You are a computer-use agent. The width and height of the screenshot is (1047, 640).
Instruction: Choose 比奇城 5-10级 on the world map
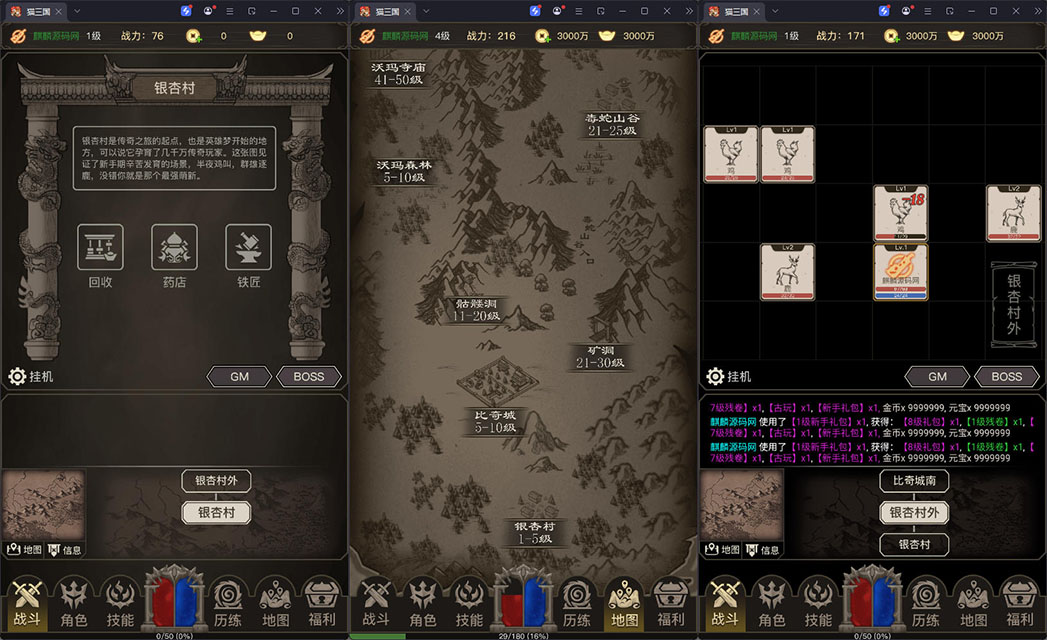point(495,420)
